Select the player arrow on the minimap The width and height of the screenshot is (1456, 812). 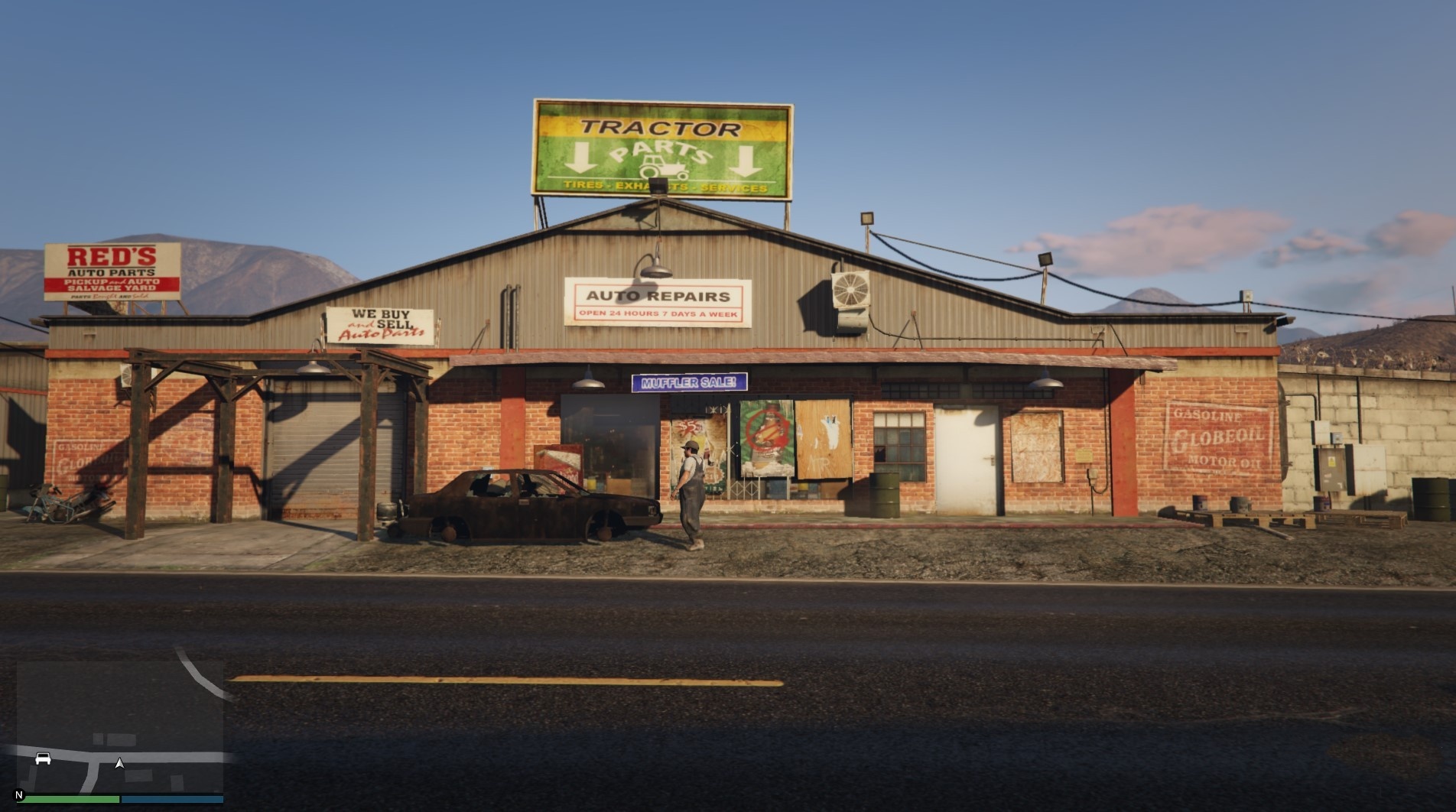(x=119, y=762)
